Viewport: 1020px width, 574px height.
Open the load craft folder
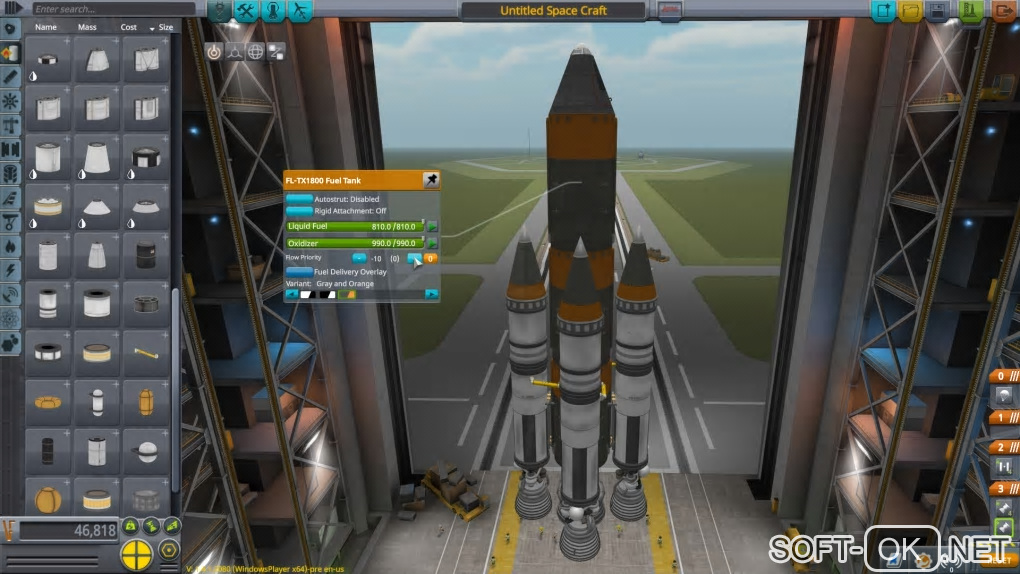[910, 11]
